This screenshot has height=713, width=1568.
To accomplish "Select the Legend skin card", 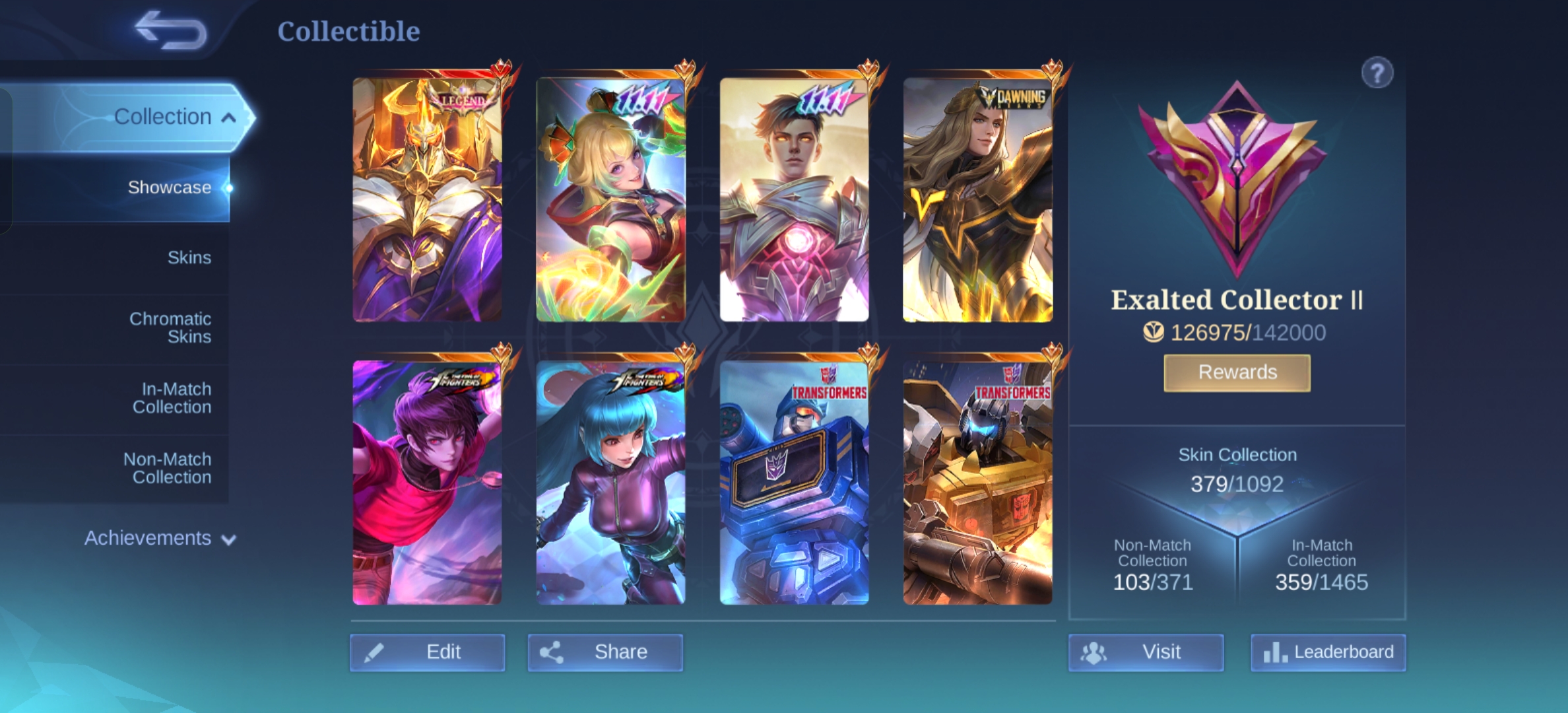I will click(x=427, y=199).
